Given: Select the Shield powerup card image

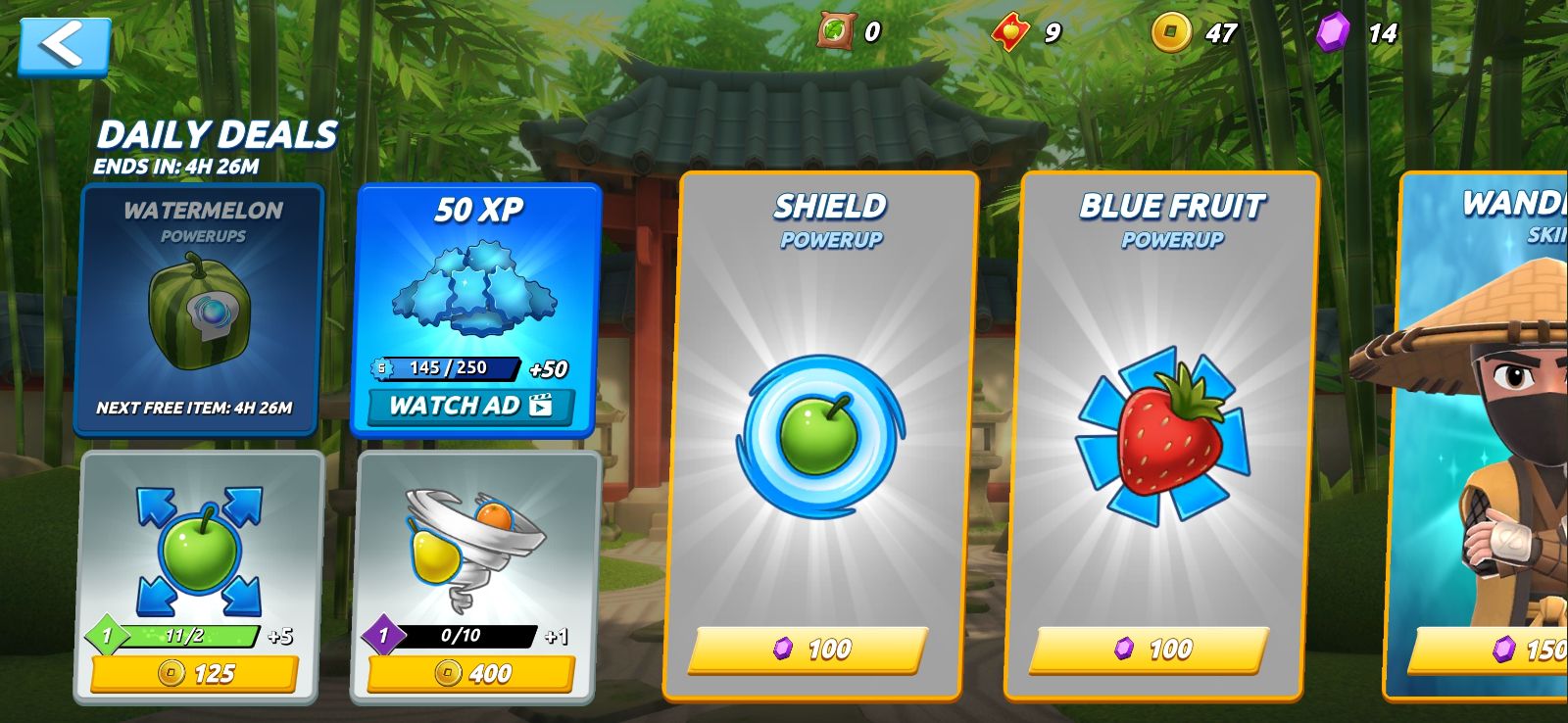Looking at the screenshot, I should 819,436.
